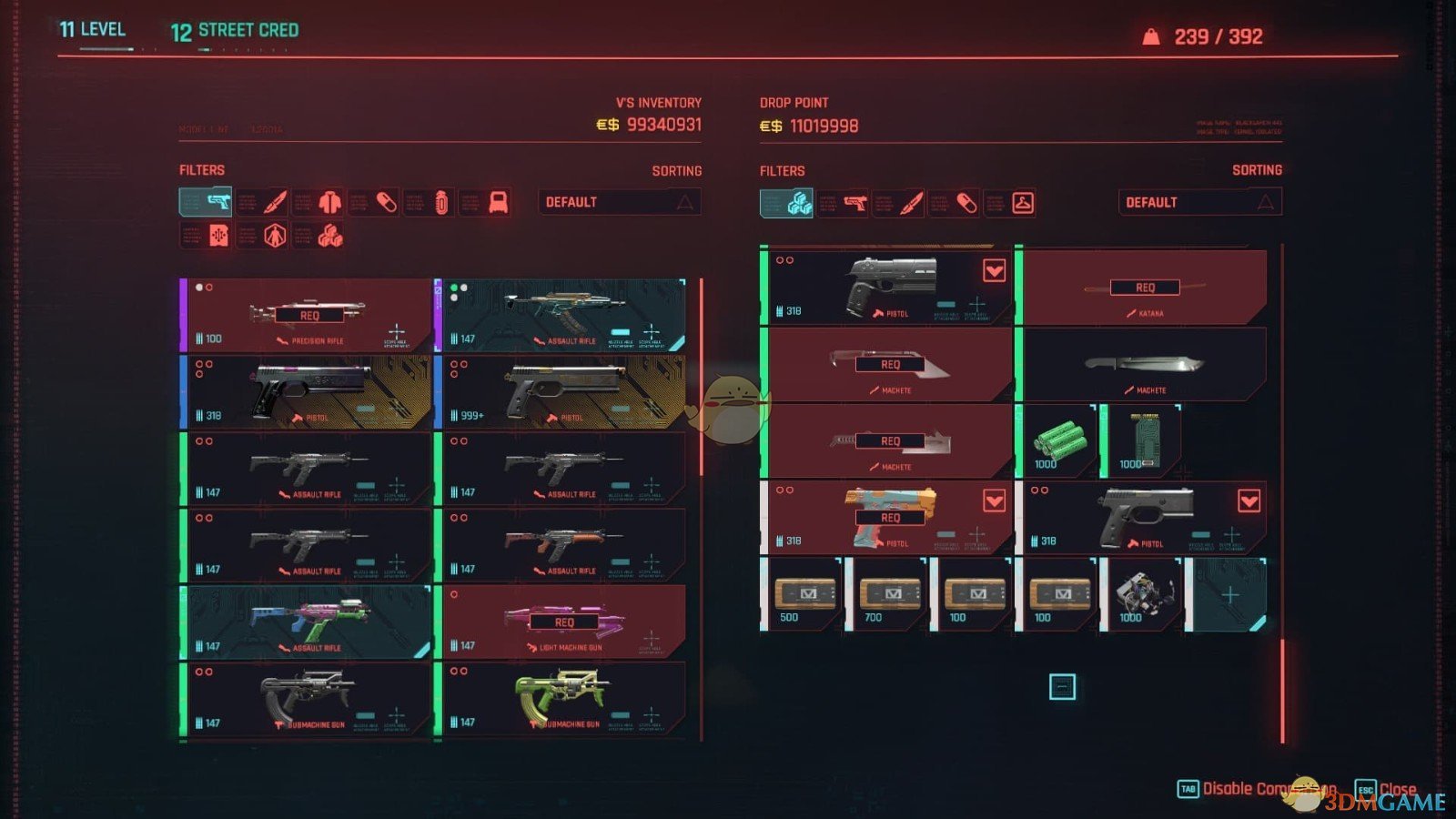Toggle the red envelope marker on the silver pistol
The width and height of the screenshot is (1456, 819).
(994, 272)
